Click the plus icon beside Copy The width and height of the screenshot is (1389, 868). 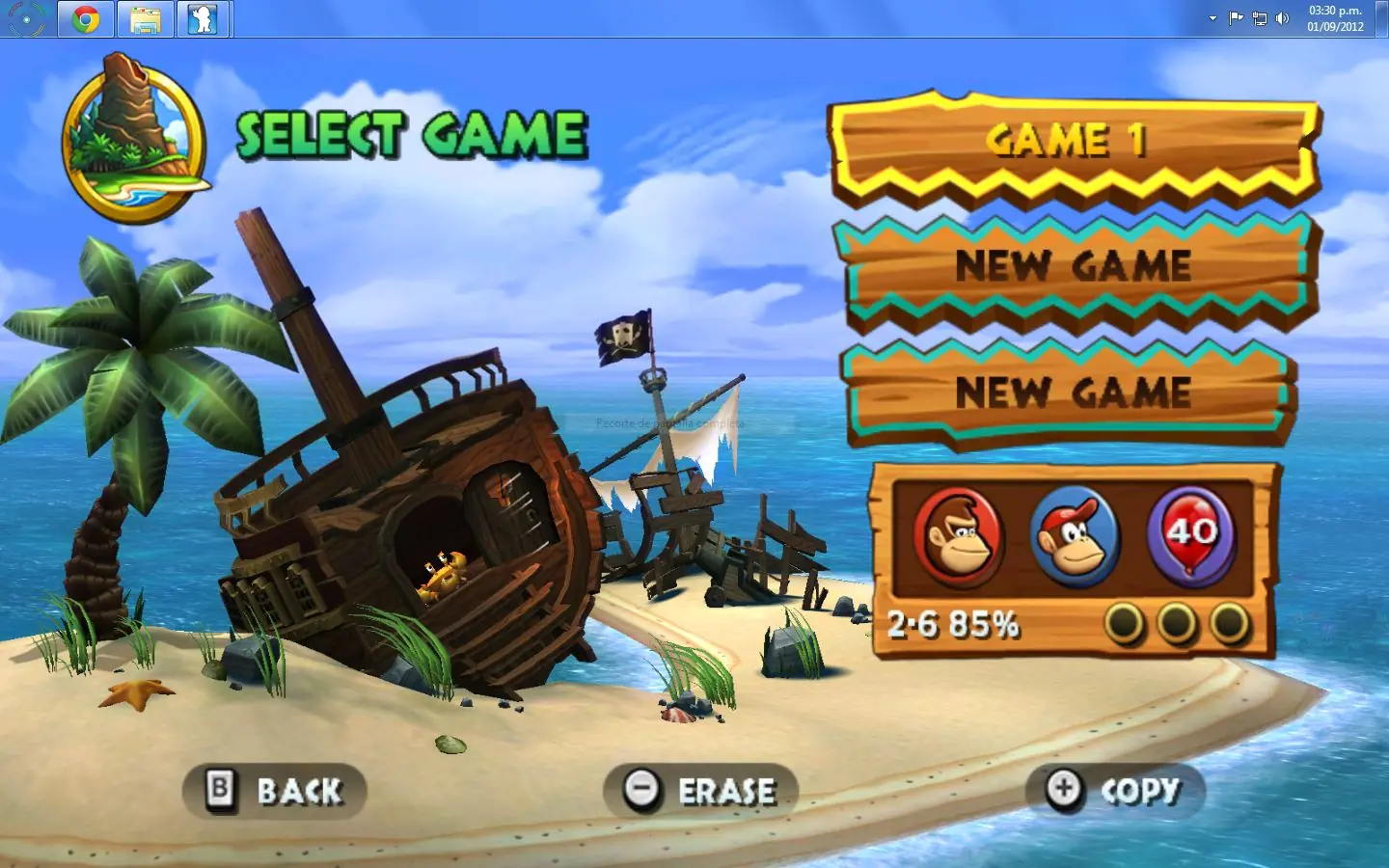[1061, 789]
